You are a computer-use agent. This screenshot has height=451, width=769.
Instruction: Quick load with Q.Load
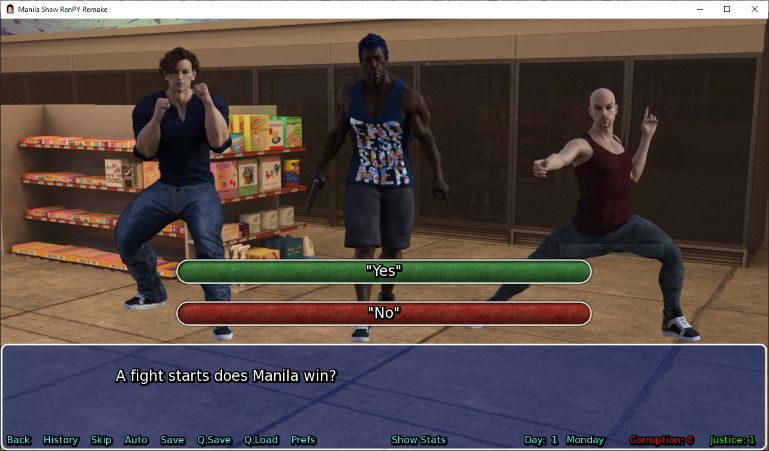point(261,440)
